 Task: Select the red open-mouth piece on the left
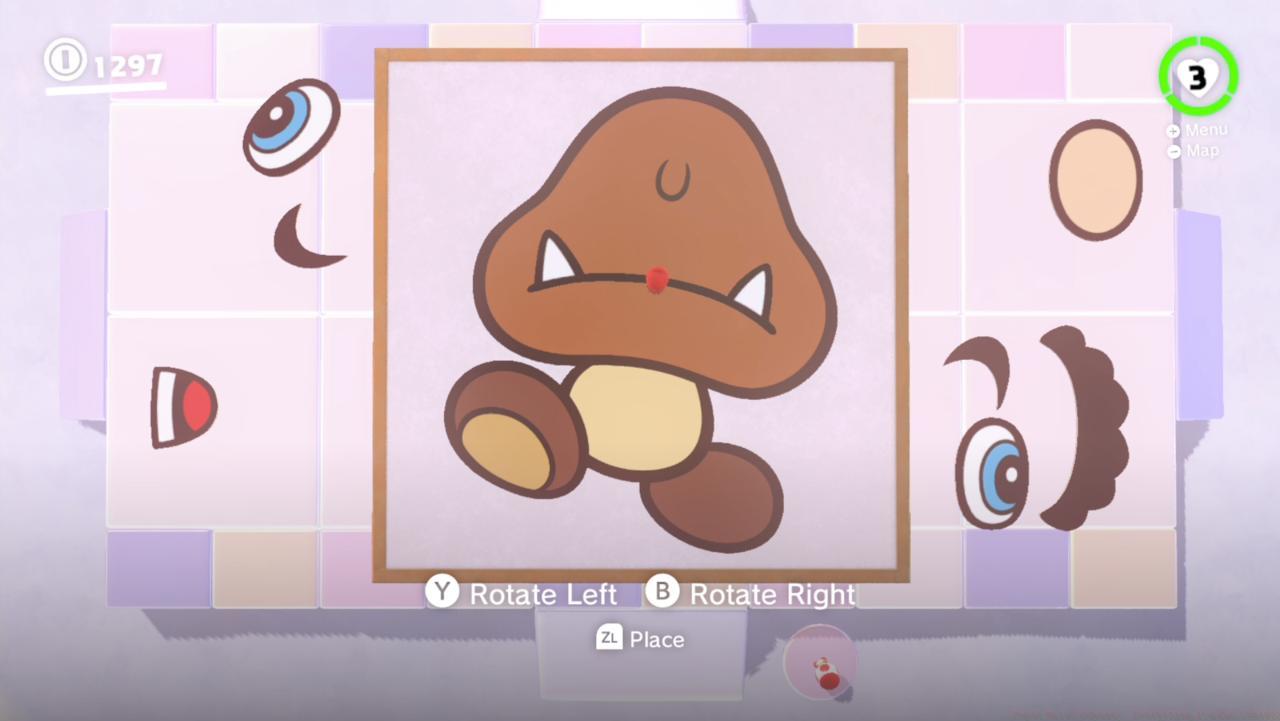(x=185, y=408)
